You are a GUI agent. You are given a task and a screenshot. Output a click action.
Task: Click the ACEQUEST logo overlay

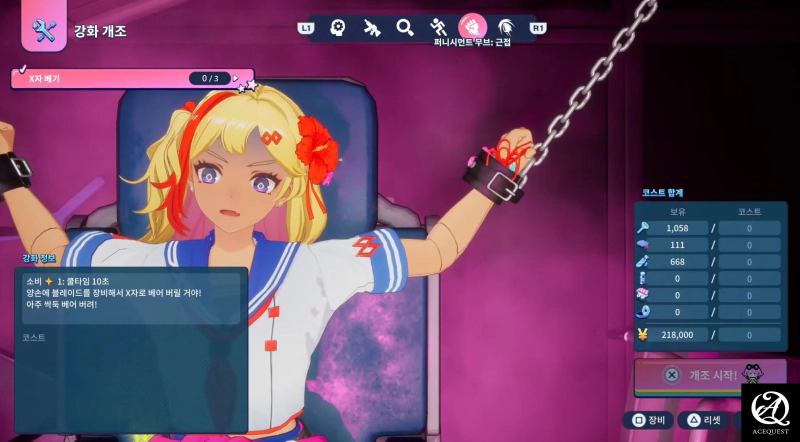pos(769,411)
